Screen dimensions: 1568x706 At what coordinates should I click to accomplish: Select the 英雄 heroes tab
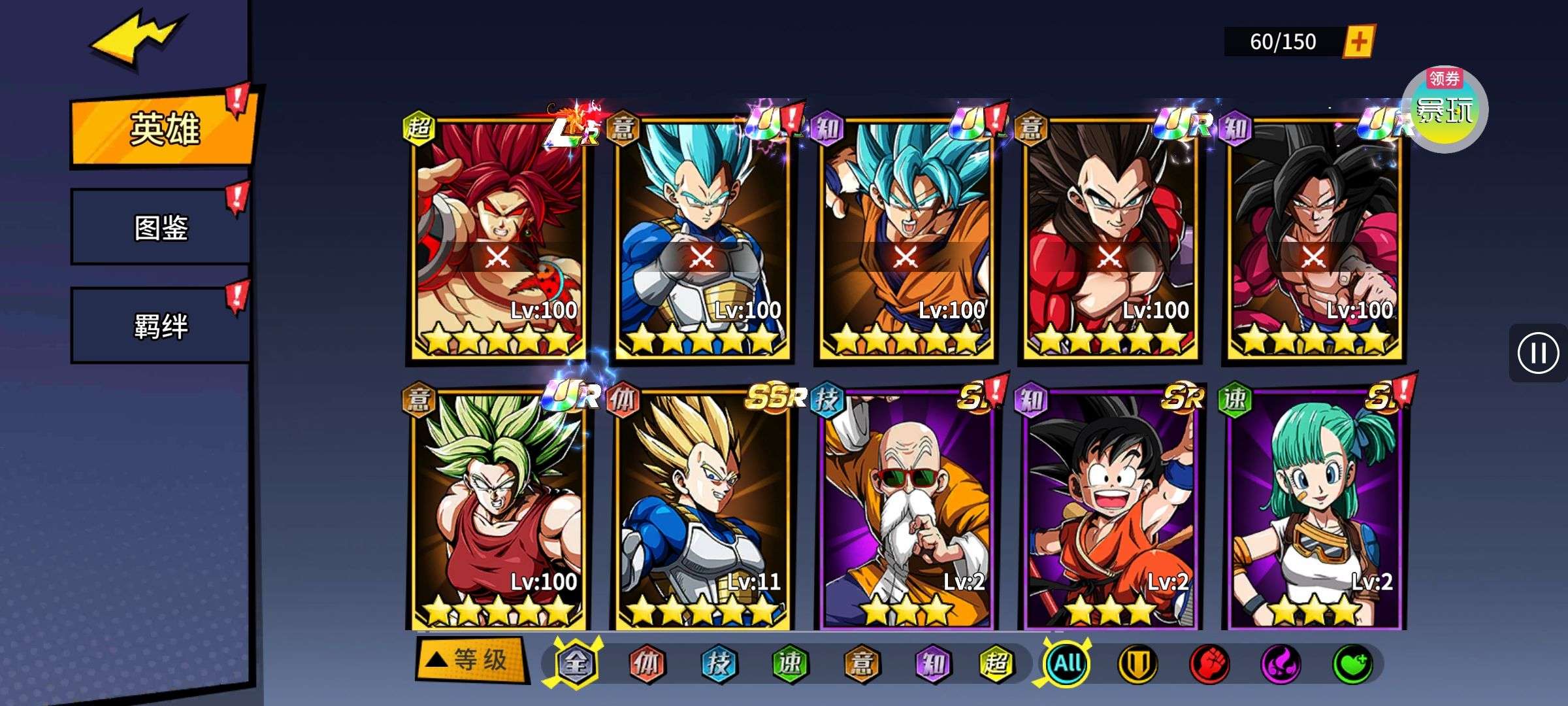(x=163, y=129)
